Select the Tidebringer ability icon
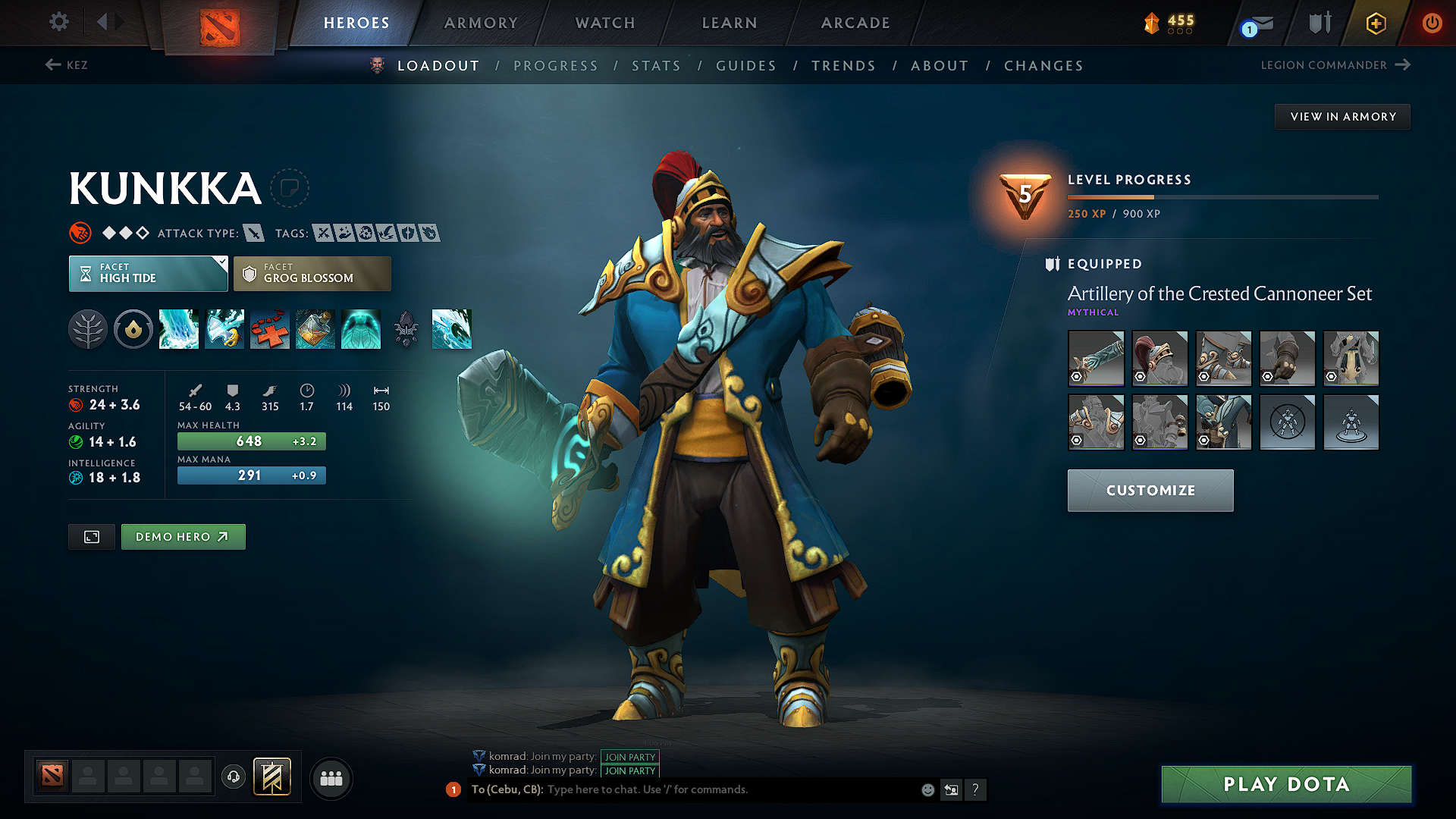The width and height of the screenshot is (1456, 819). coord(224,329)
